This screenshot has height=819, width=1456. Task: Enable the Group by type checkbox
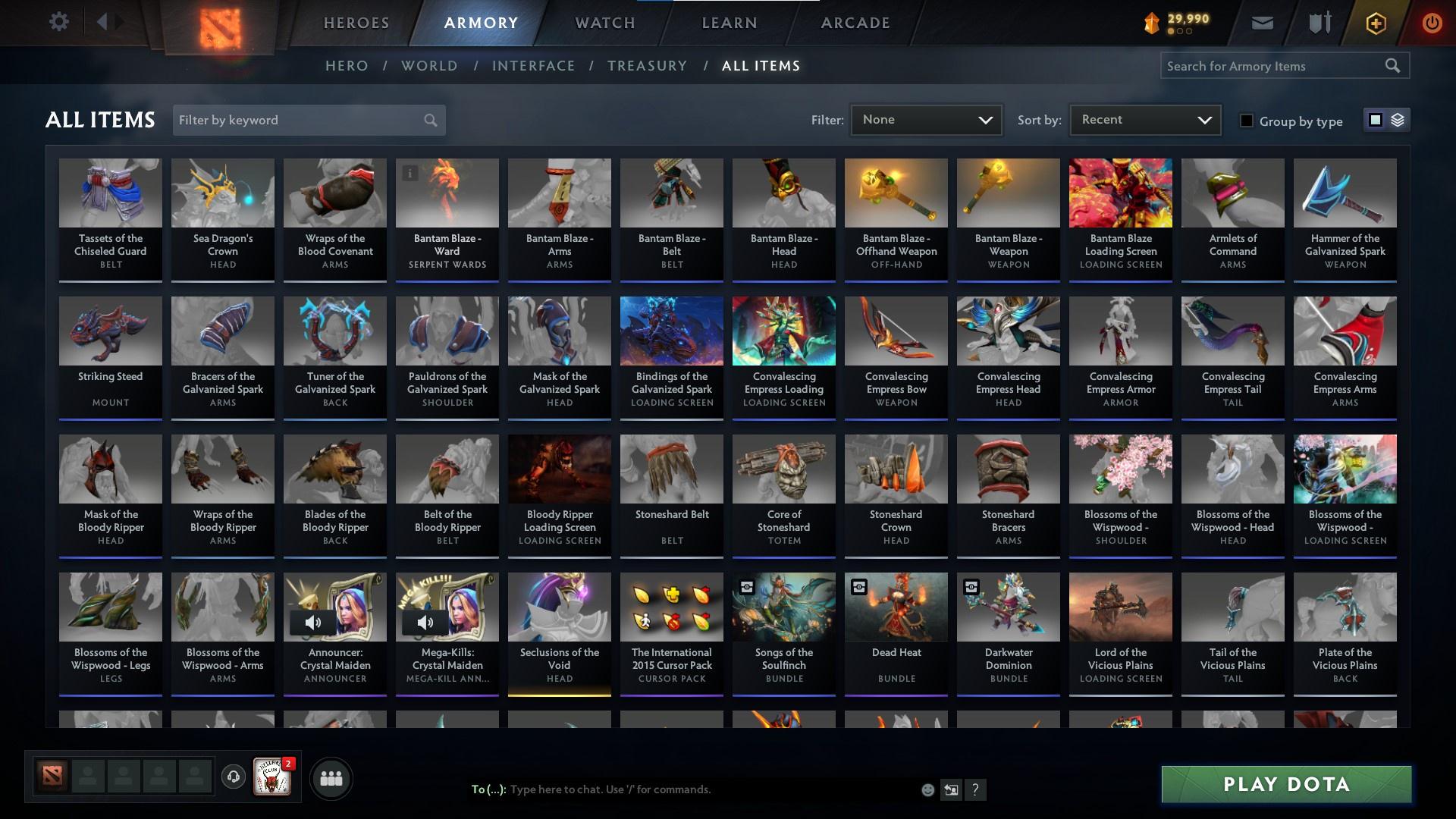point(1247,121)
